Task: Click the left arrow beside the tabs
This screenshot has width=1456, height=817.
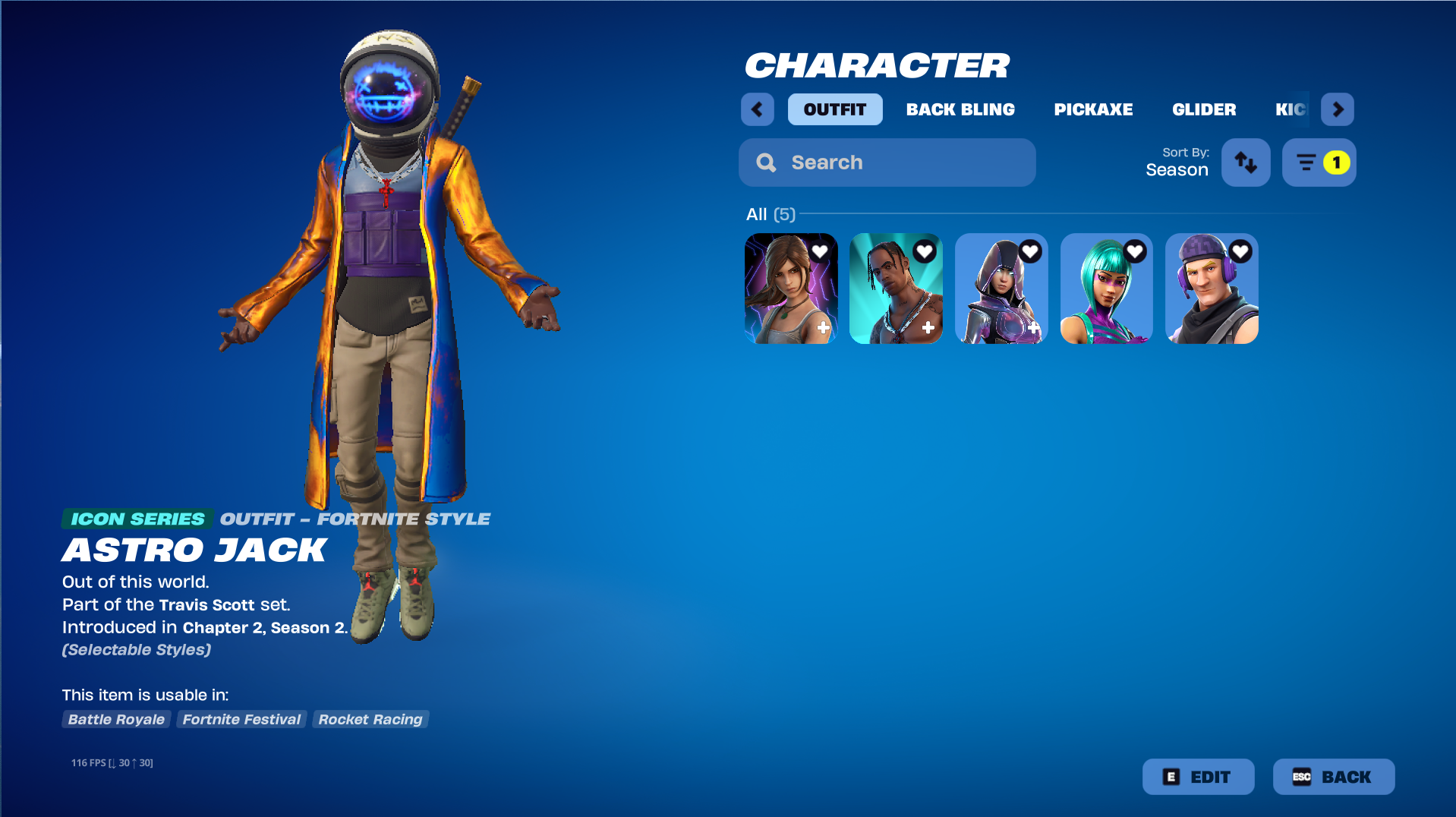Action: (757, 109)
